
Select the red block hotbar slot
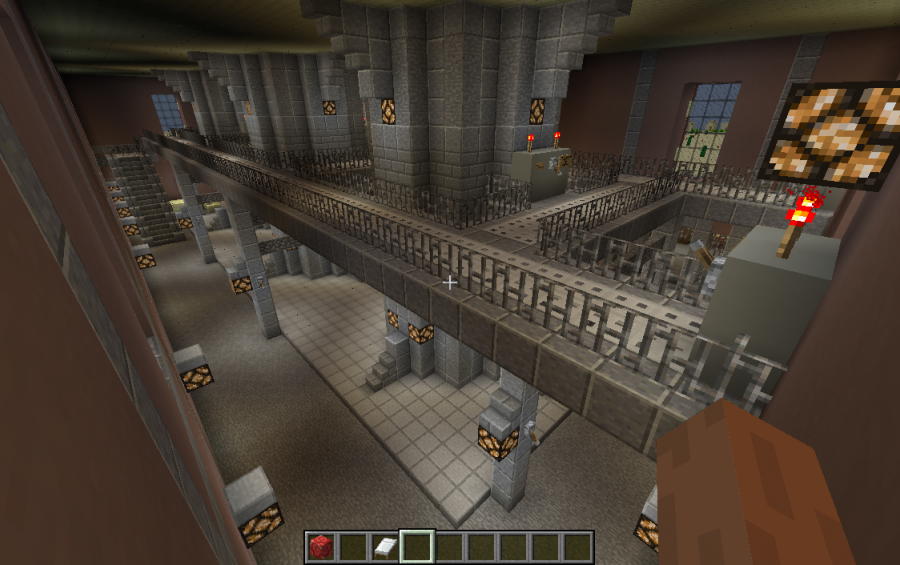321,546
